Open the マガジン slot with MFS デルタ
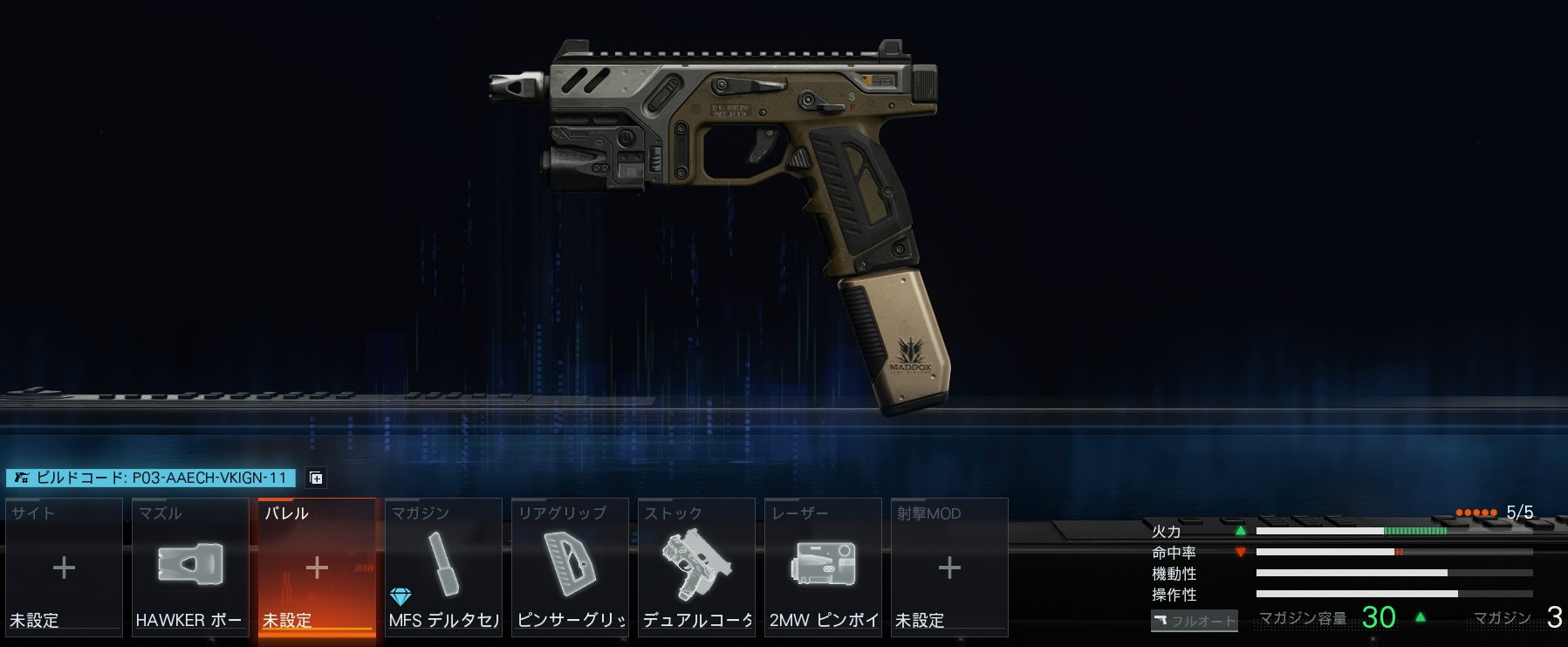1568x647 pixels. point(443,567)
